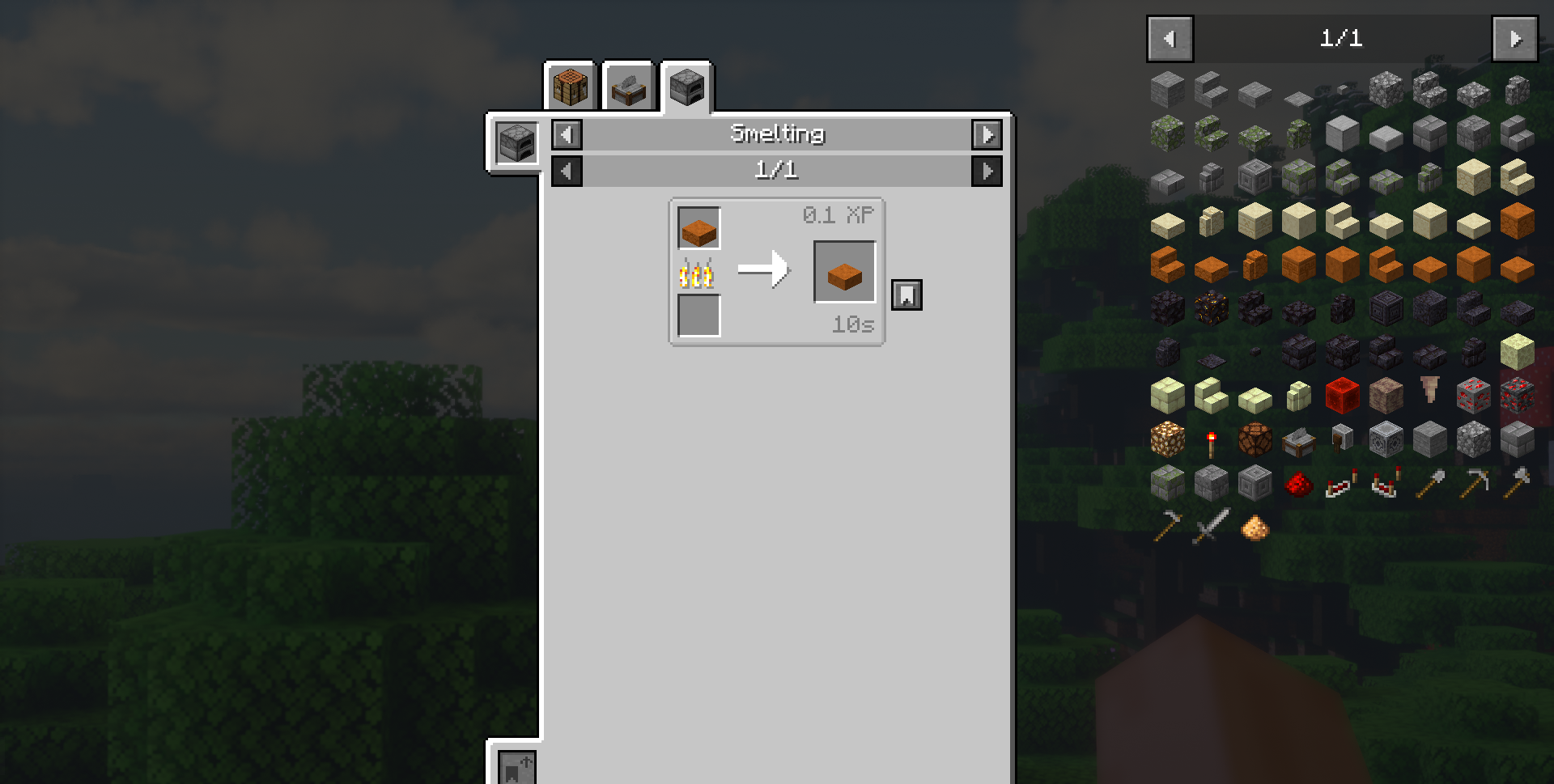Select the furnace Smelting tab
Screen dimensions: 1554x784
tap(686, 87)
